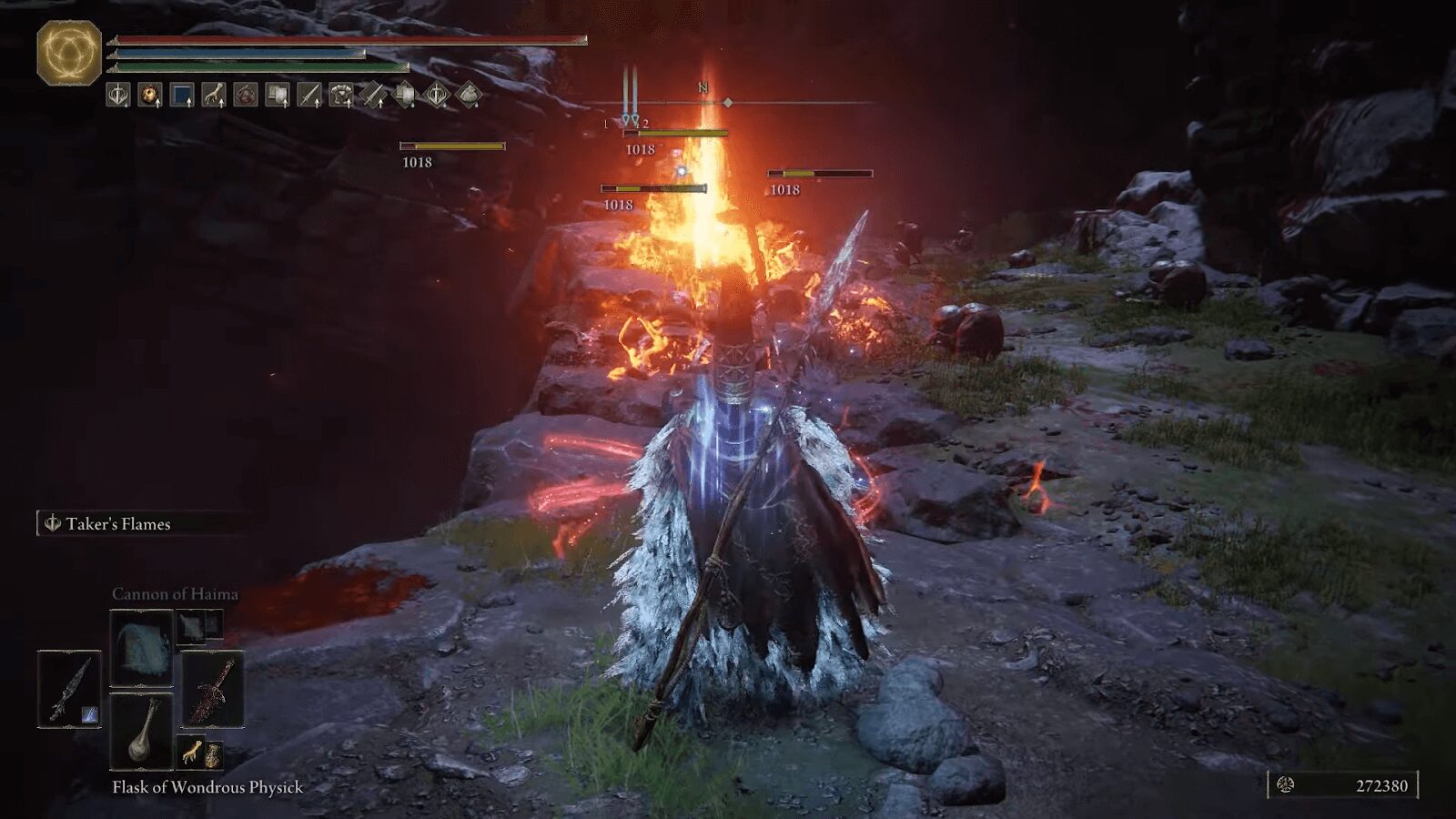Select the clawed hand buff icon

coord(213,94)
